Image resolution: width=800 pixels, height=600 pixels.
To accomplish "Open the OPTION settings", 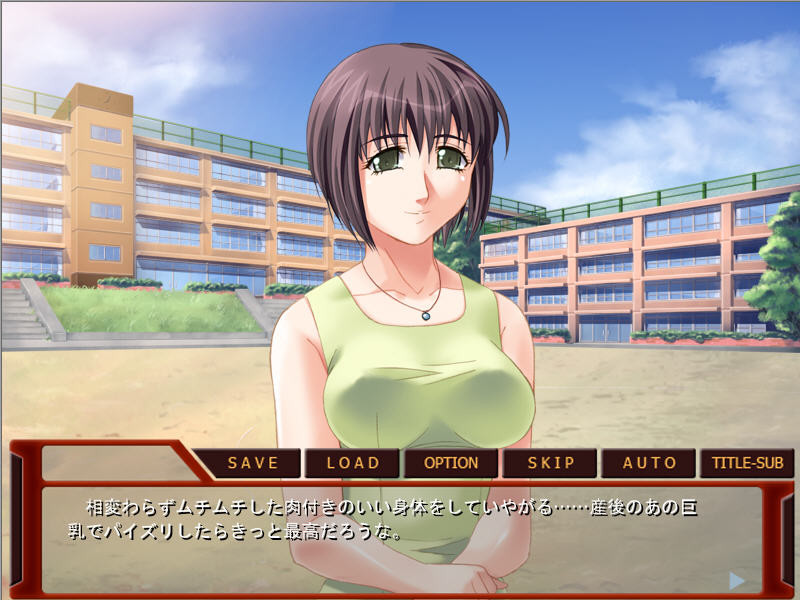I will click(451, 464).
